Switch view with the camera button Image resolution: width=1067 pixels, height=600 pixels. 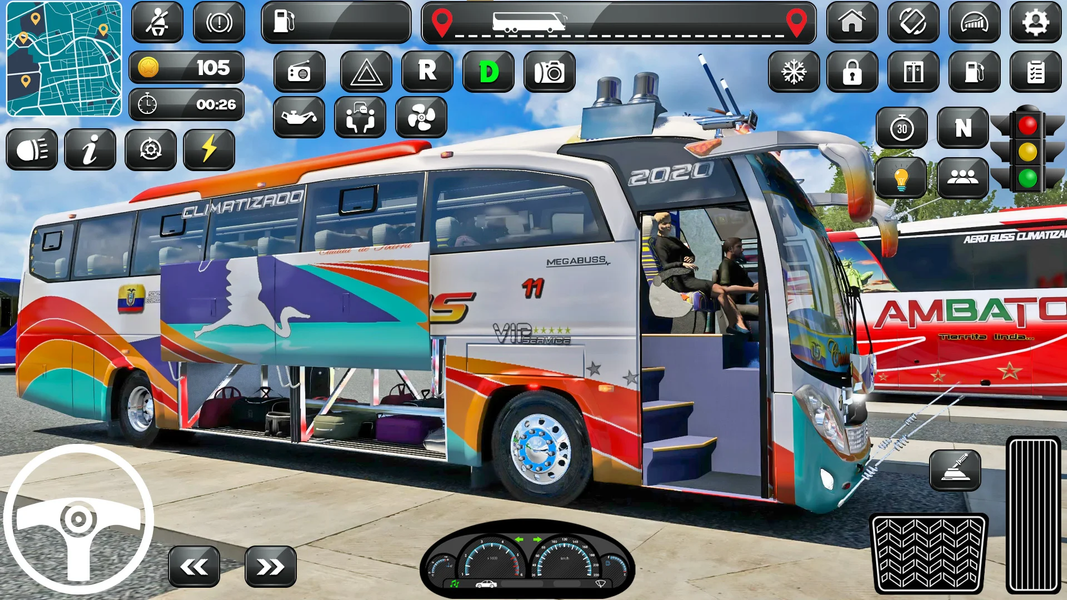pos(549,72)
